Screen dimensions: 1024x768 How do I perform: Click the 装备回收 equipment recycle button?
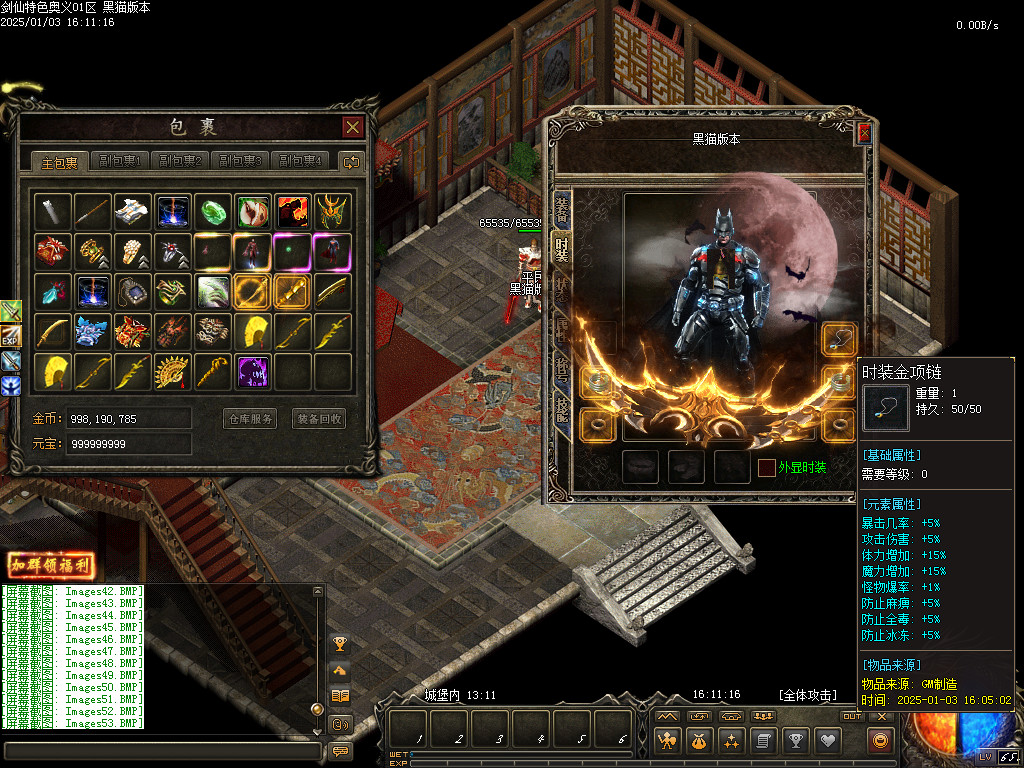click(x=319, y=419)
